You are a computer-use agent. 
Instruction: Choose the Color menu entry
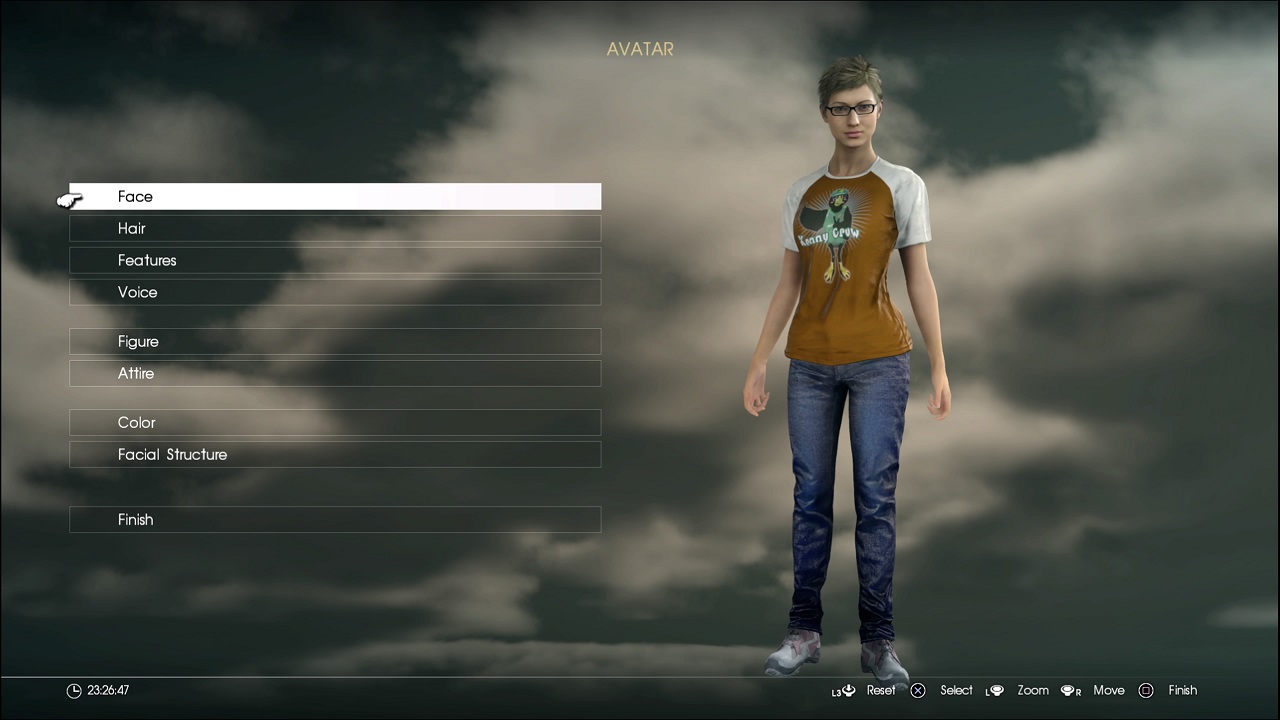[335, 423]
